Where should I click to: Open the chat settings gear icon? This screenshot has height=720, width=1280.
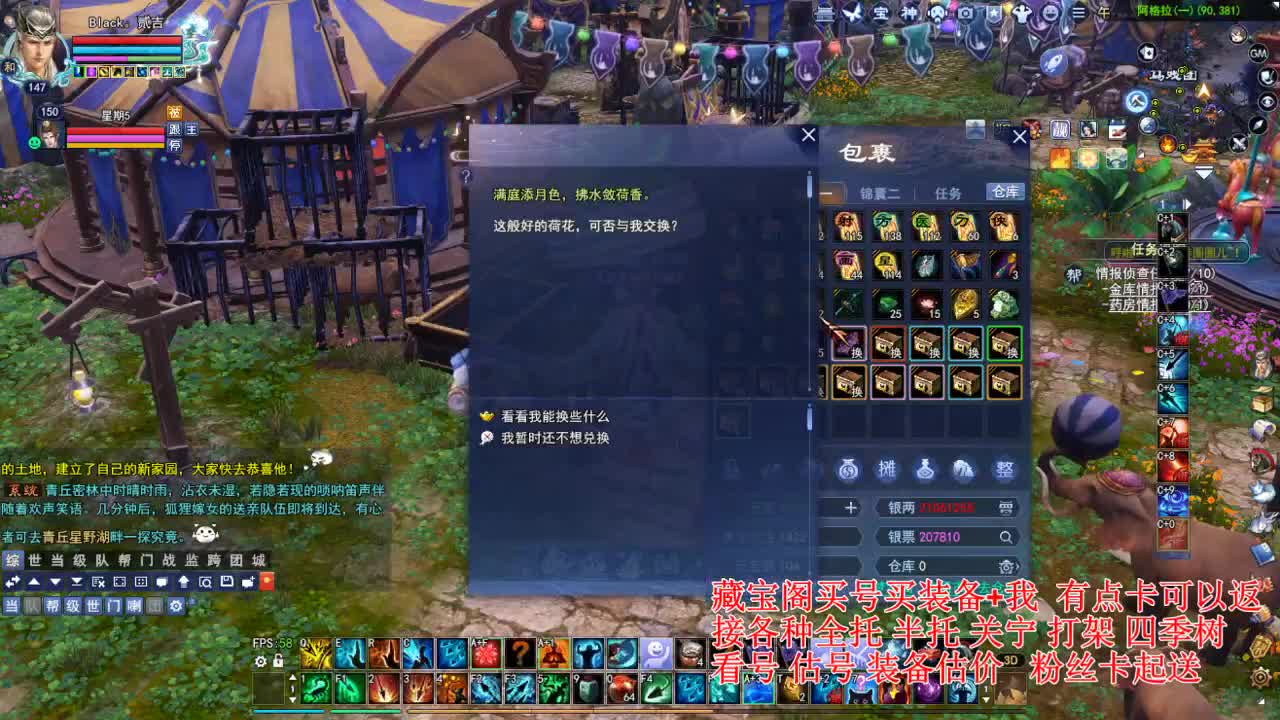175,605
